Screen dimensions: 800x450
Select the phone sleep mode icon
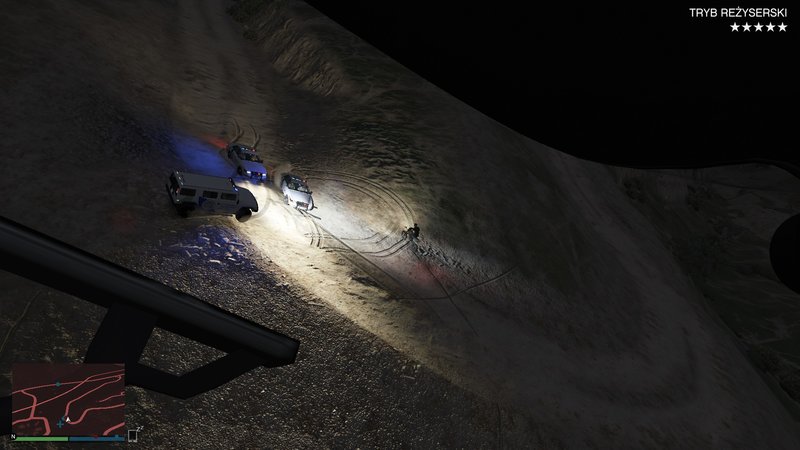[133, 434]
